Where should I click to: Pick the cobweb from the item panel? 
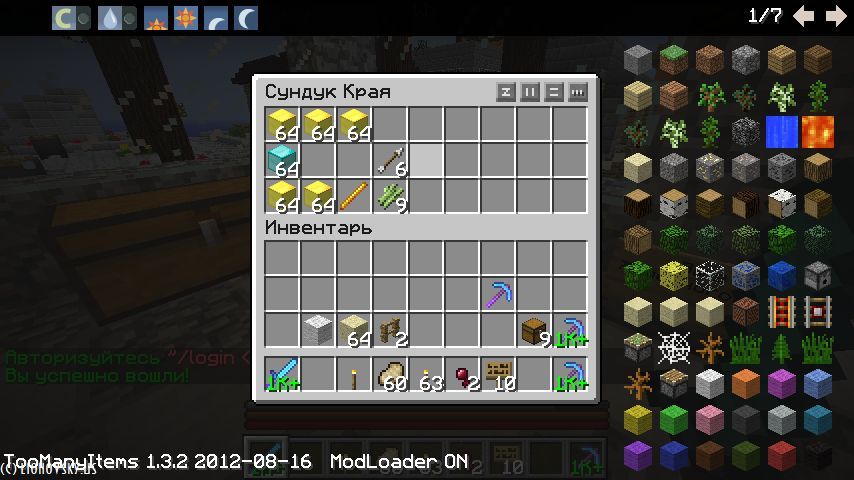pyautogui.click(x=674, y=347)
